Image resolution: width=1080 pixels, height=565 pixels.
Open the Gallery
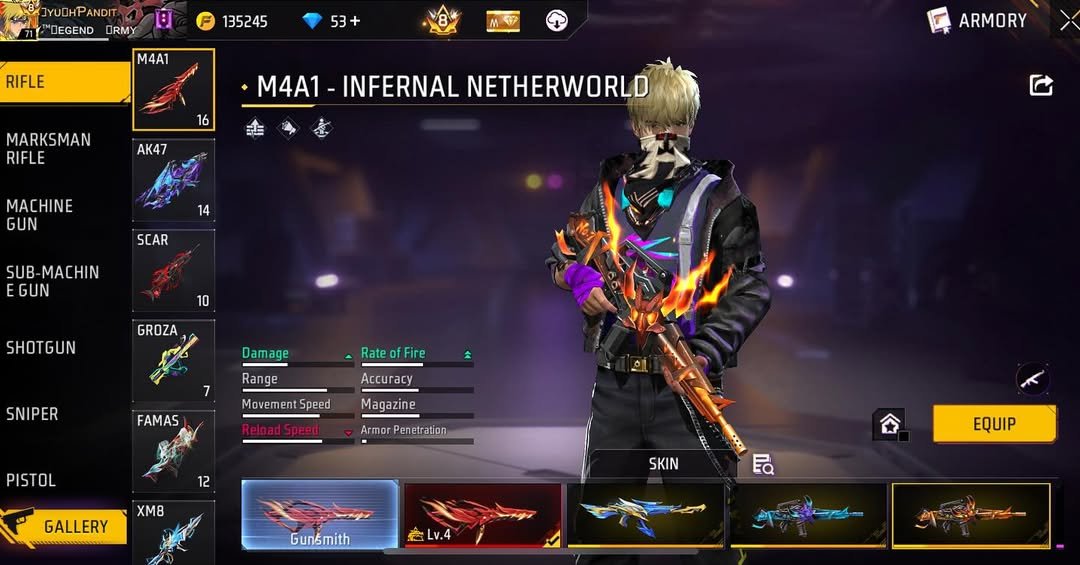click(66, 527)
